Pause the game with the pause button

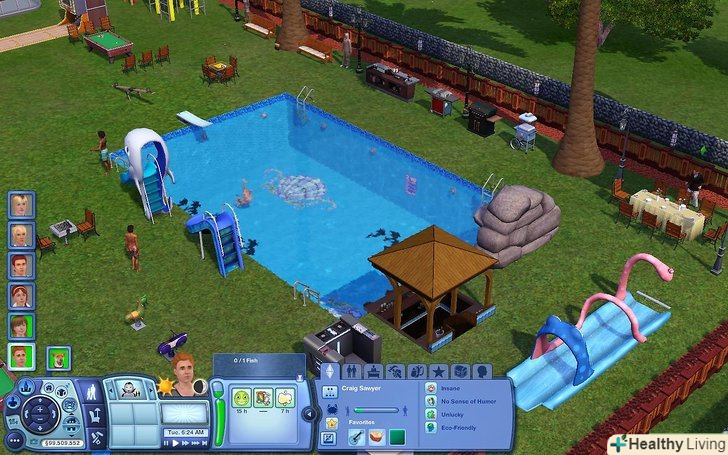[x=167, y=442]
